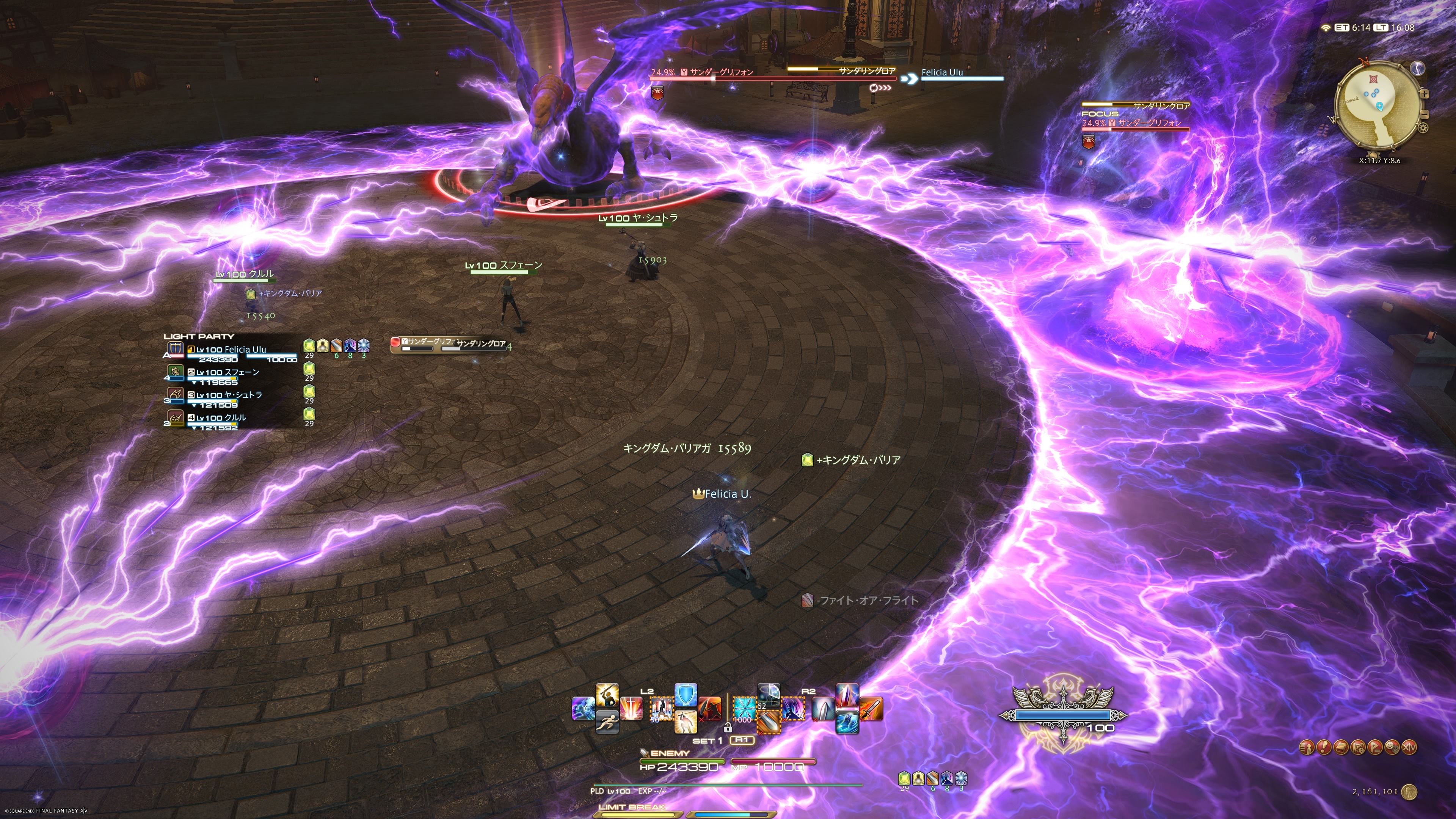
Task: Select party member ヤ・シュトラ in party list
Action: [x=228, y=395]
